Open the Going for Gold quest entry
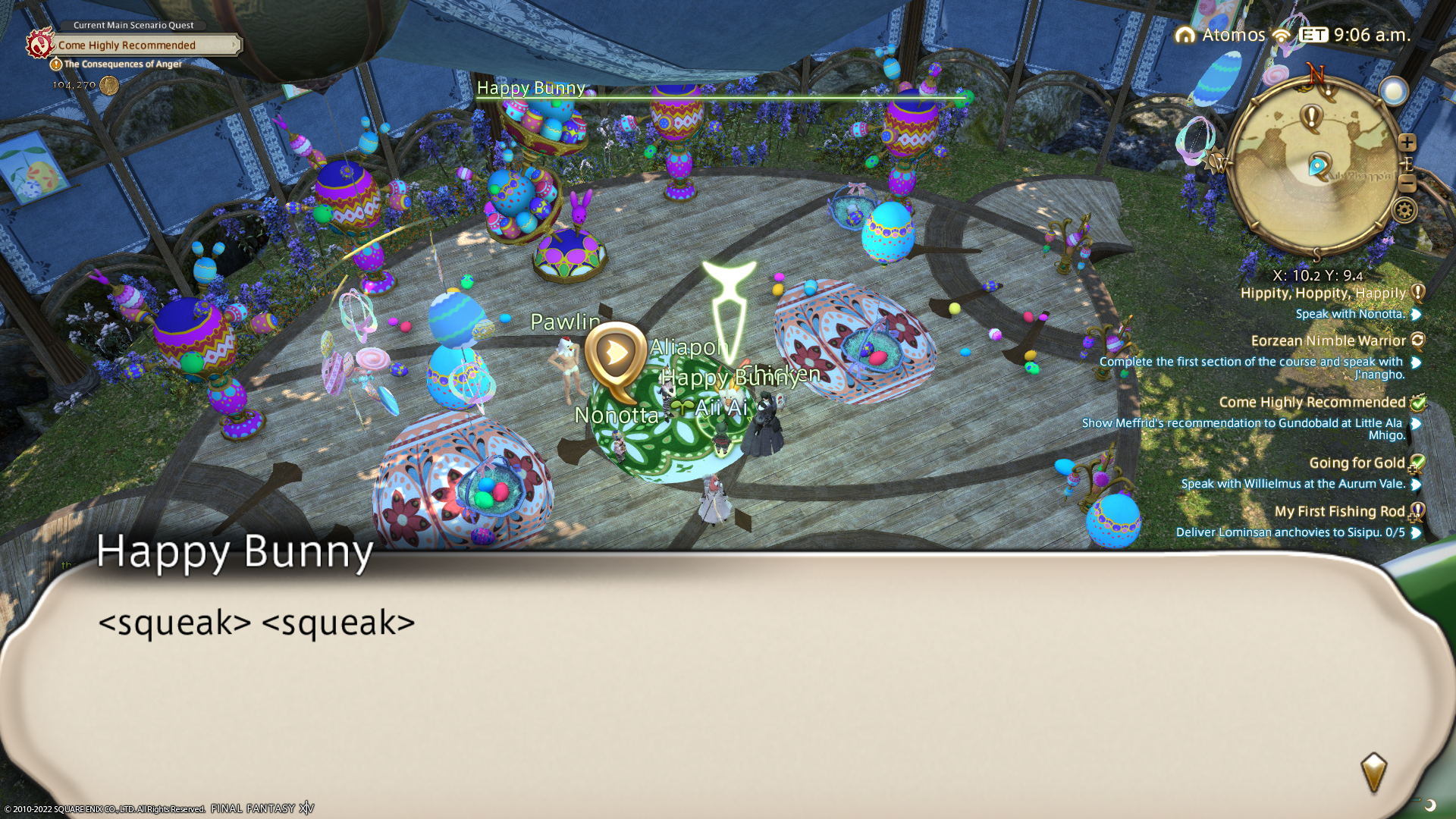 point(1357,463)
